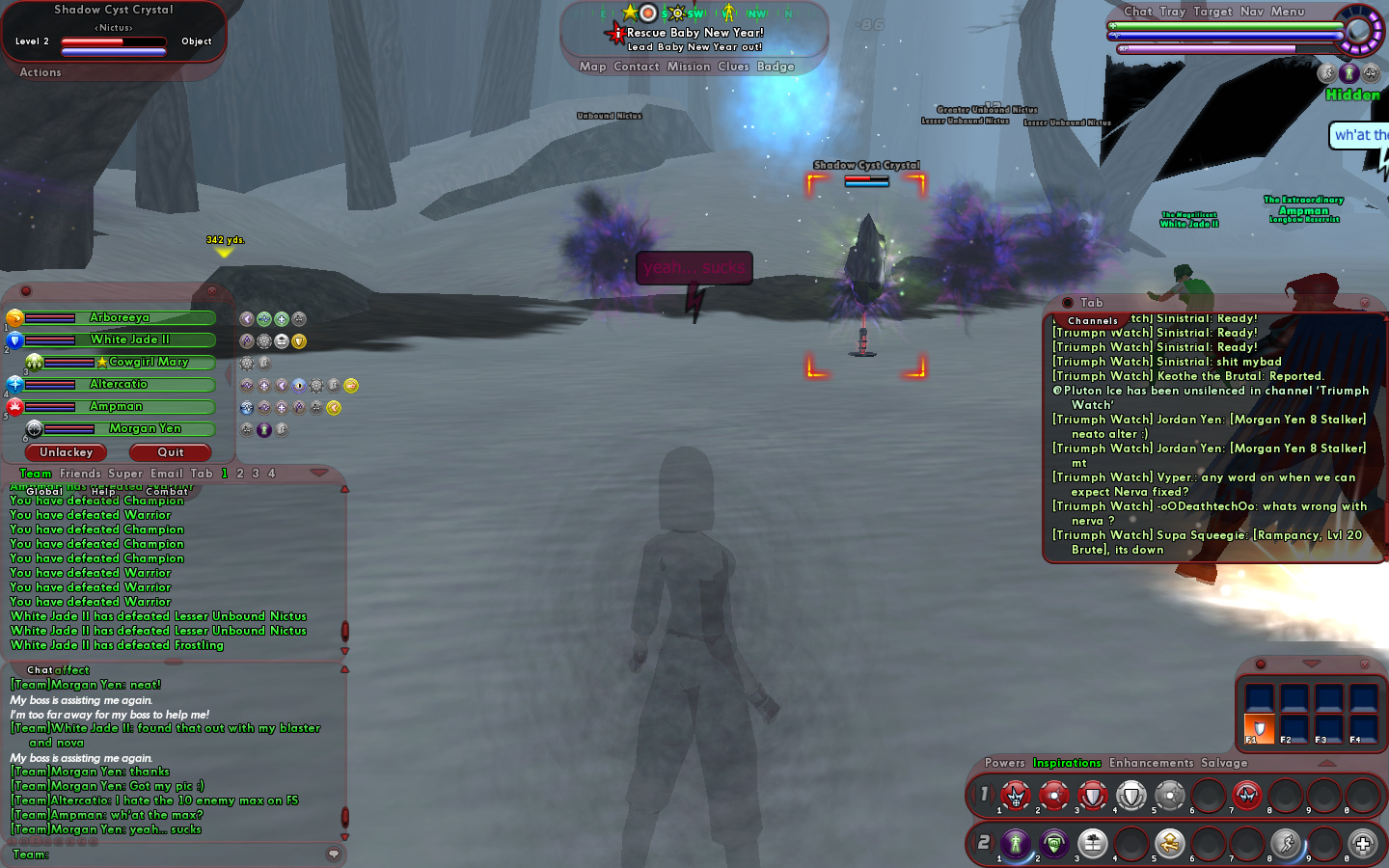The image size is (1389, 868).
Task: Open the Mission window
Action: point(689,67)
